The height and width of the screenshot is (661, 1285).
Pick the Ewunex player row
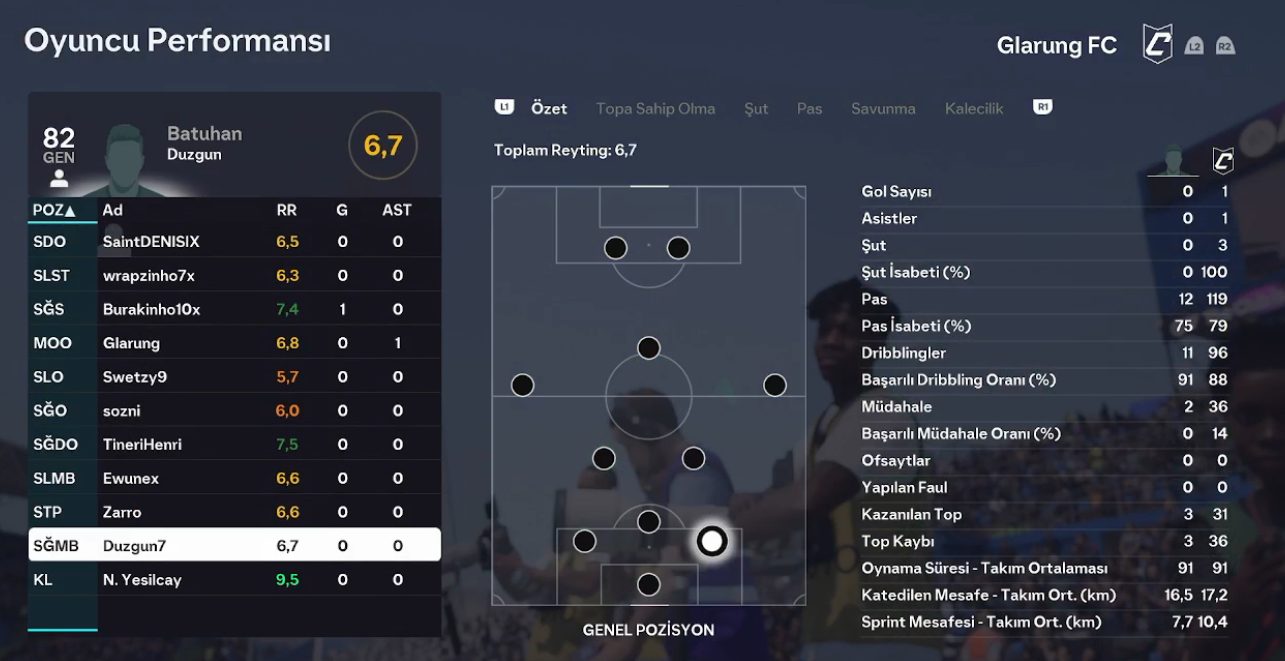tap(131, 479)
